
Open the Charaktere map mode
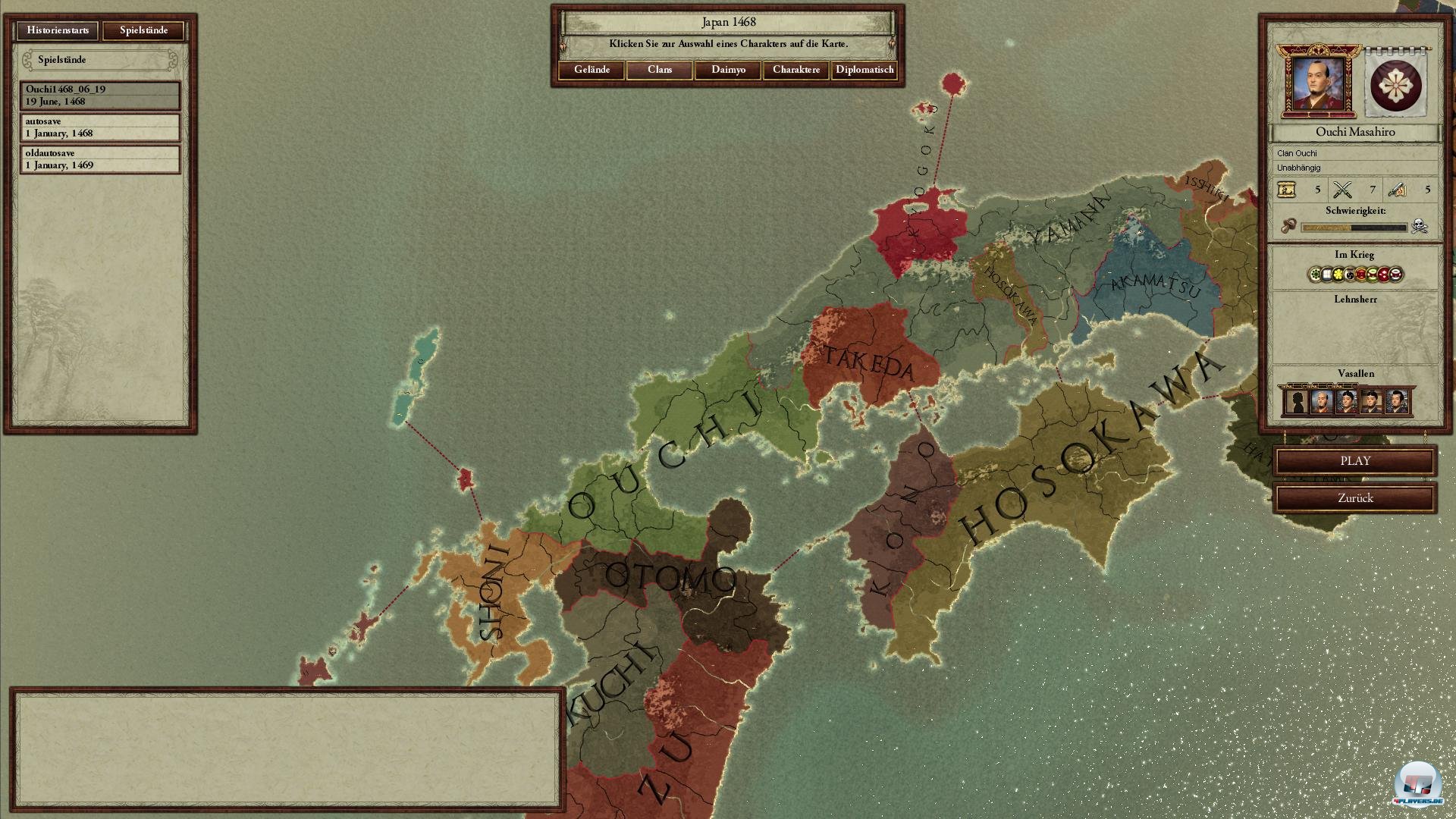[x=795, y=70]
